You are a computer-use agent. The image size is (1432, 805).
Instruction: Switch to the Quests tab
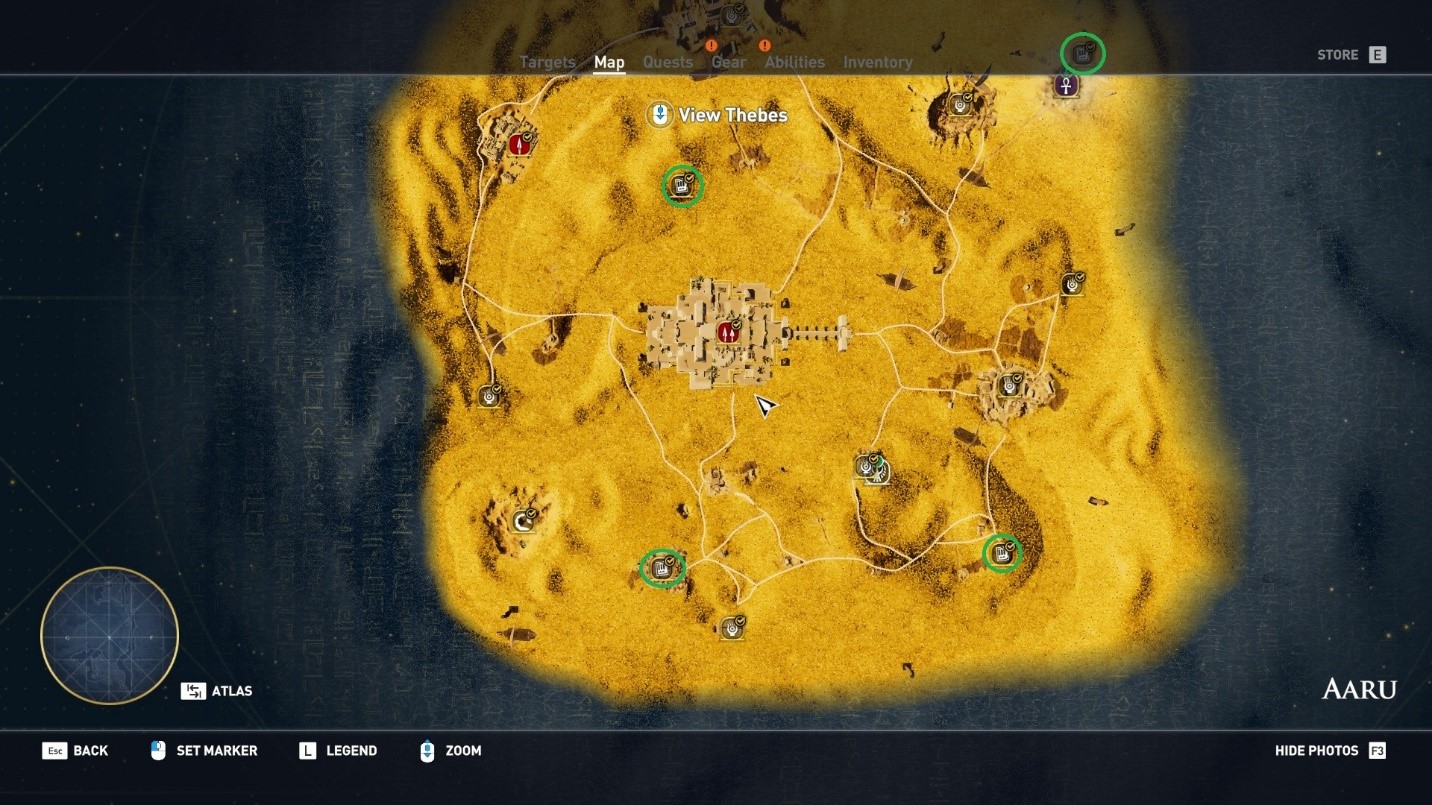(x=668, y=61)
